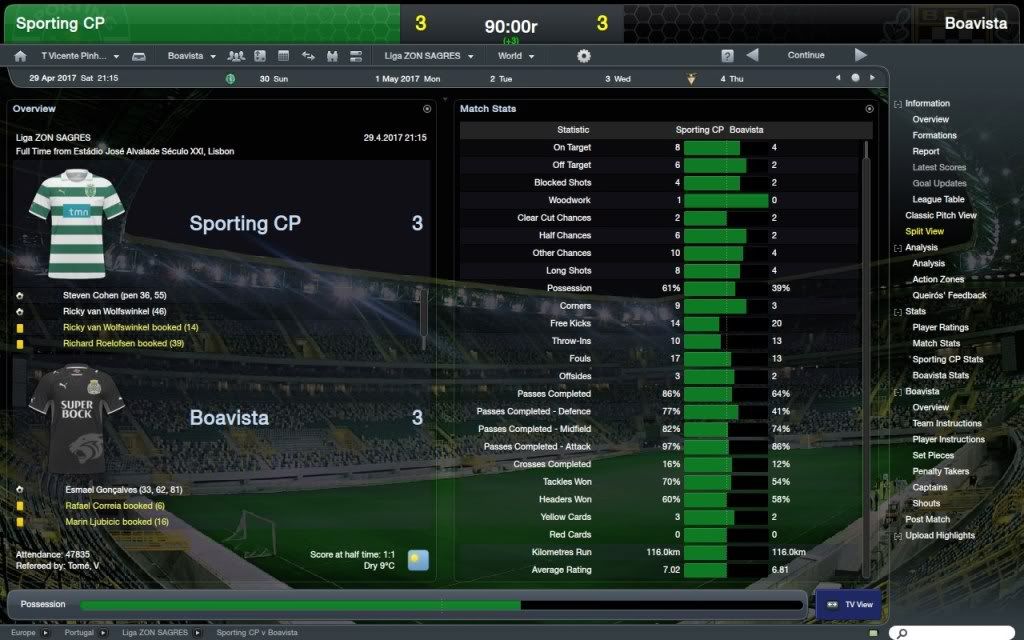Open the home icon in toolbar
The image size is (1024, 640).
click(20, 56)
